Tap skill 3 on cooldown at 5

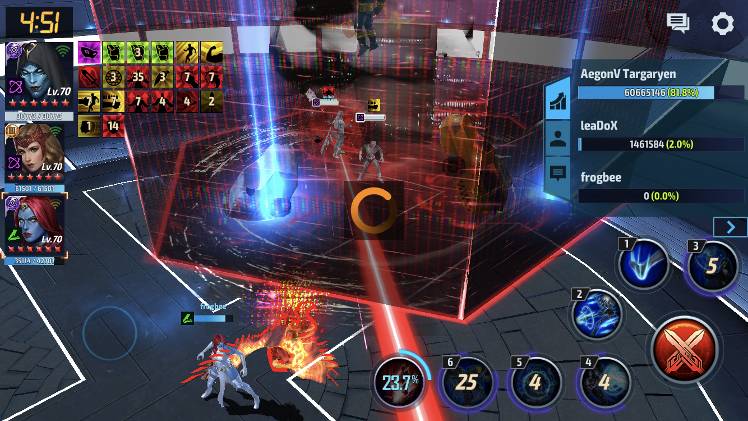pyautogui.click(x=709, y=266)
